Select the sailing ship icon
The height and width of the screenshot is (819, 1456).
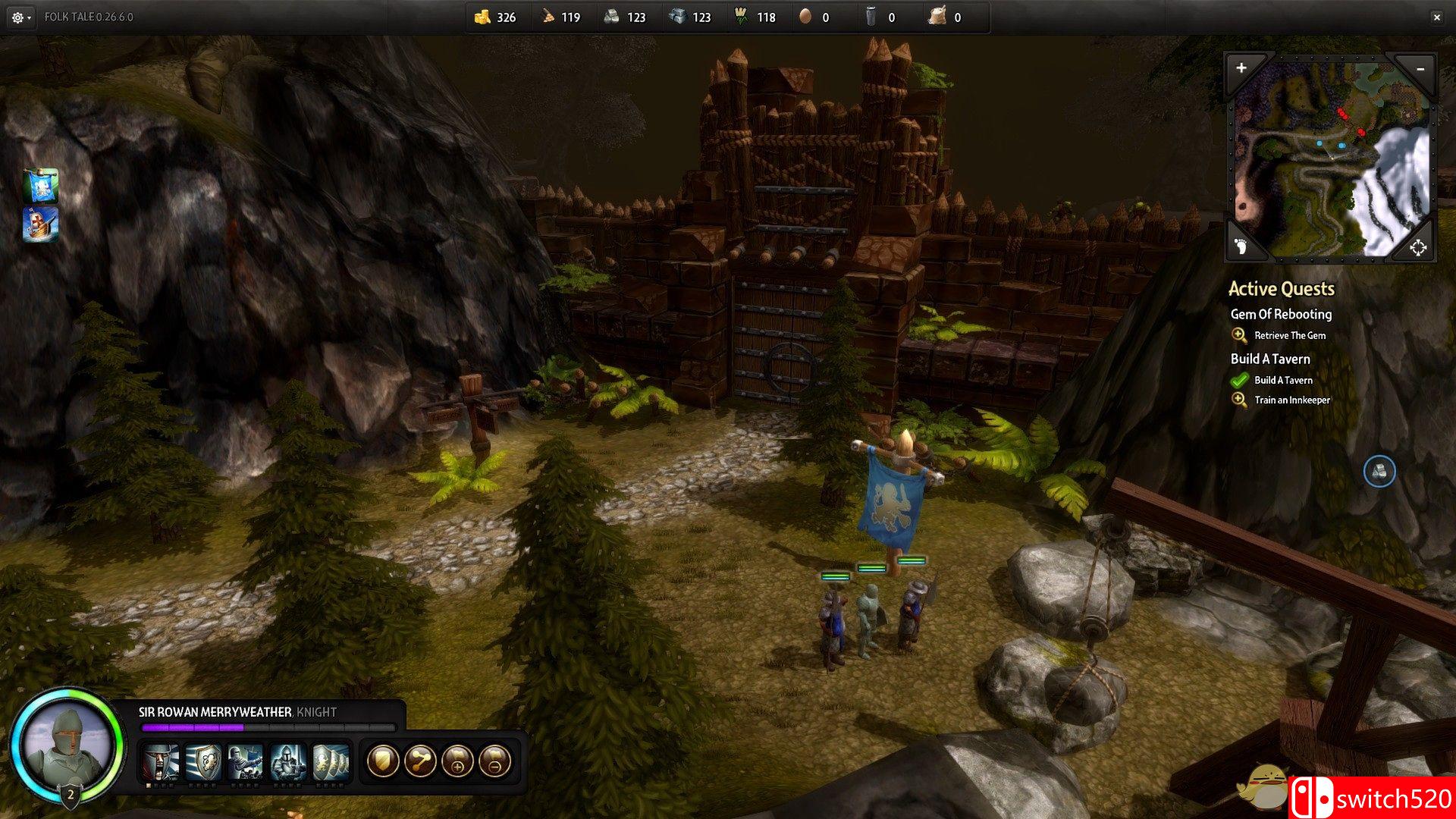[x=41, y=225]
